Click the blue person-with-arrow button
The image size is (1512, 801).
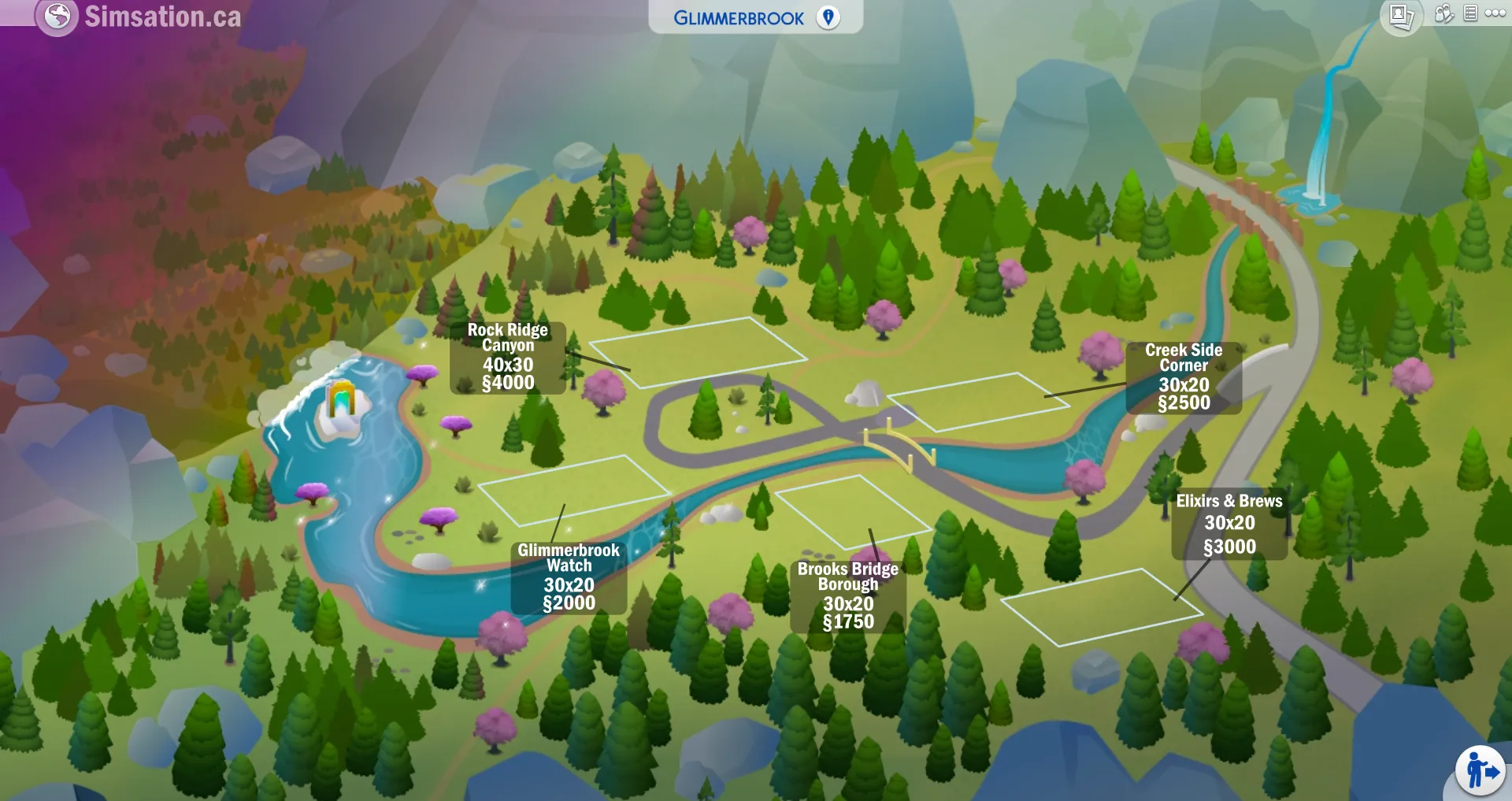click(x=1480, y=771)
